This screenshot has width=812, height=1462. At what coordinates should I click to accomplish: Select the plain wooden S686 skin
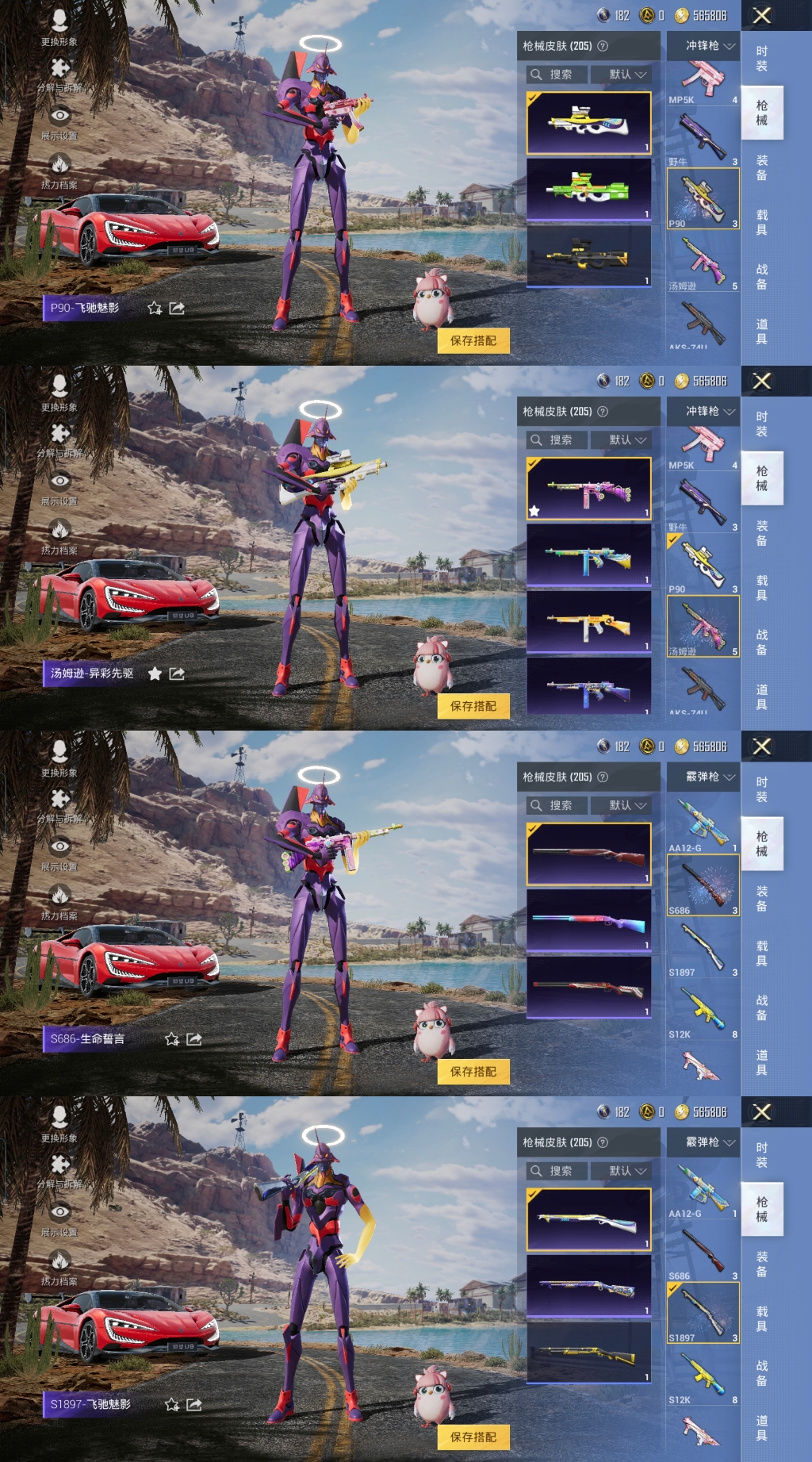tap(588, 854)
